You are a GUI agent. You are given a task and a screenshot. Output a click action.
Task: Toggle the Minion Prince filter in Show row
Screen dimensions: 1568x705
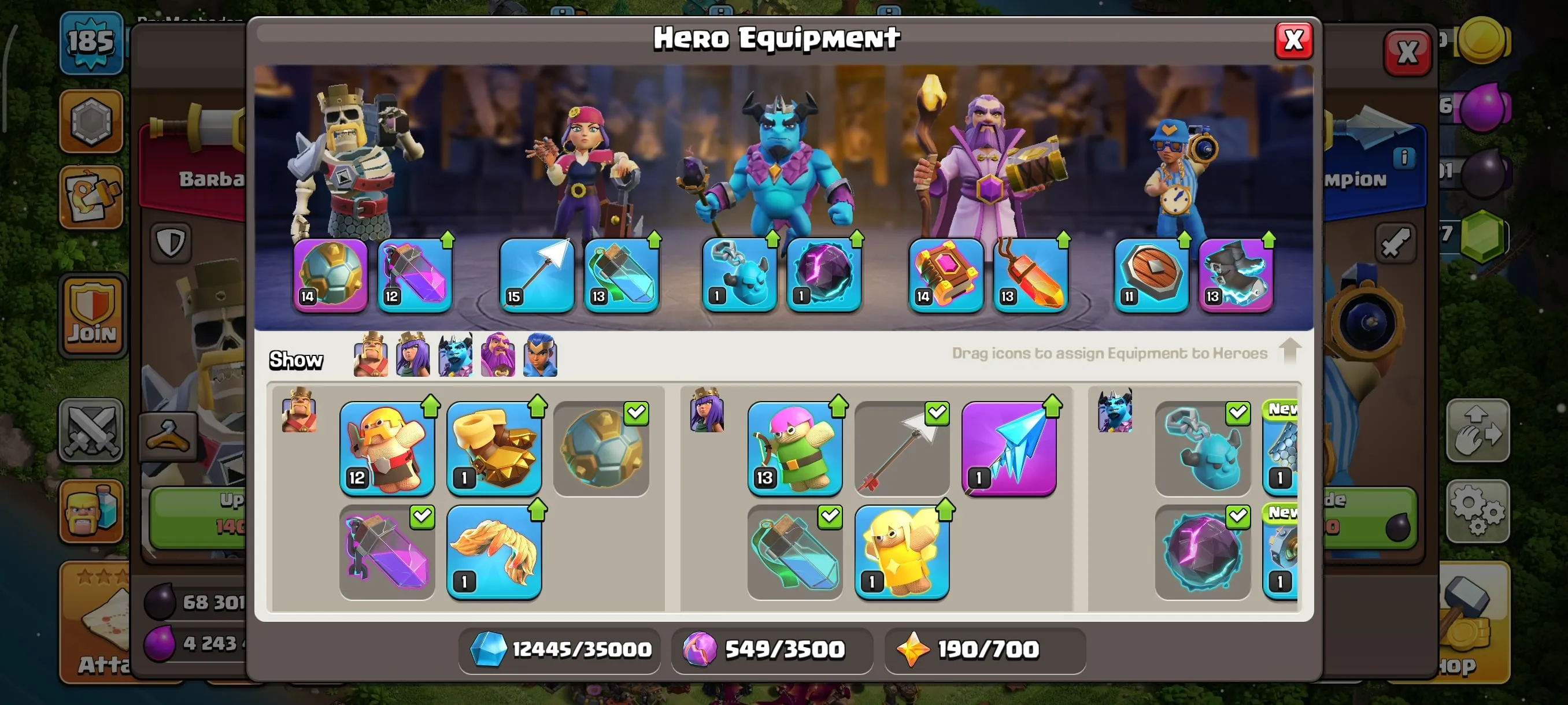click(x=456, y=356)
